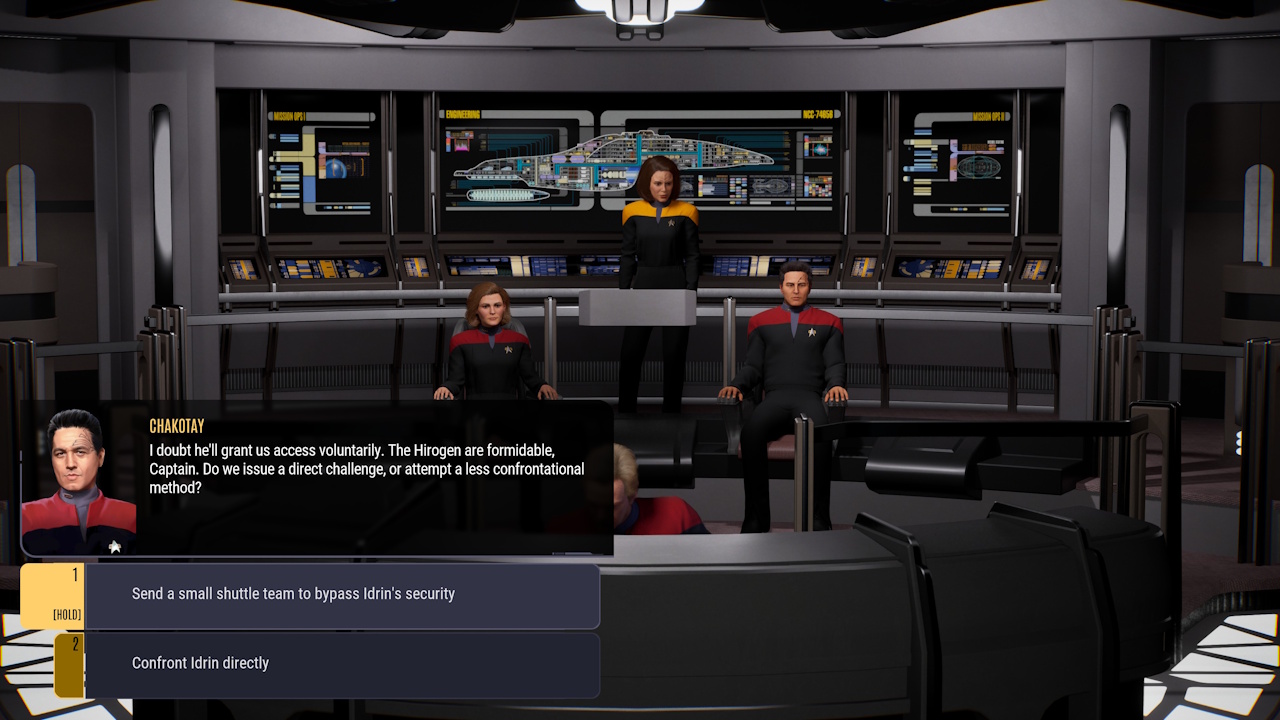
Task: Click the [HOLD] indicator under option number 1
Action: 66,616
